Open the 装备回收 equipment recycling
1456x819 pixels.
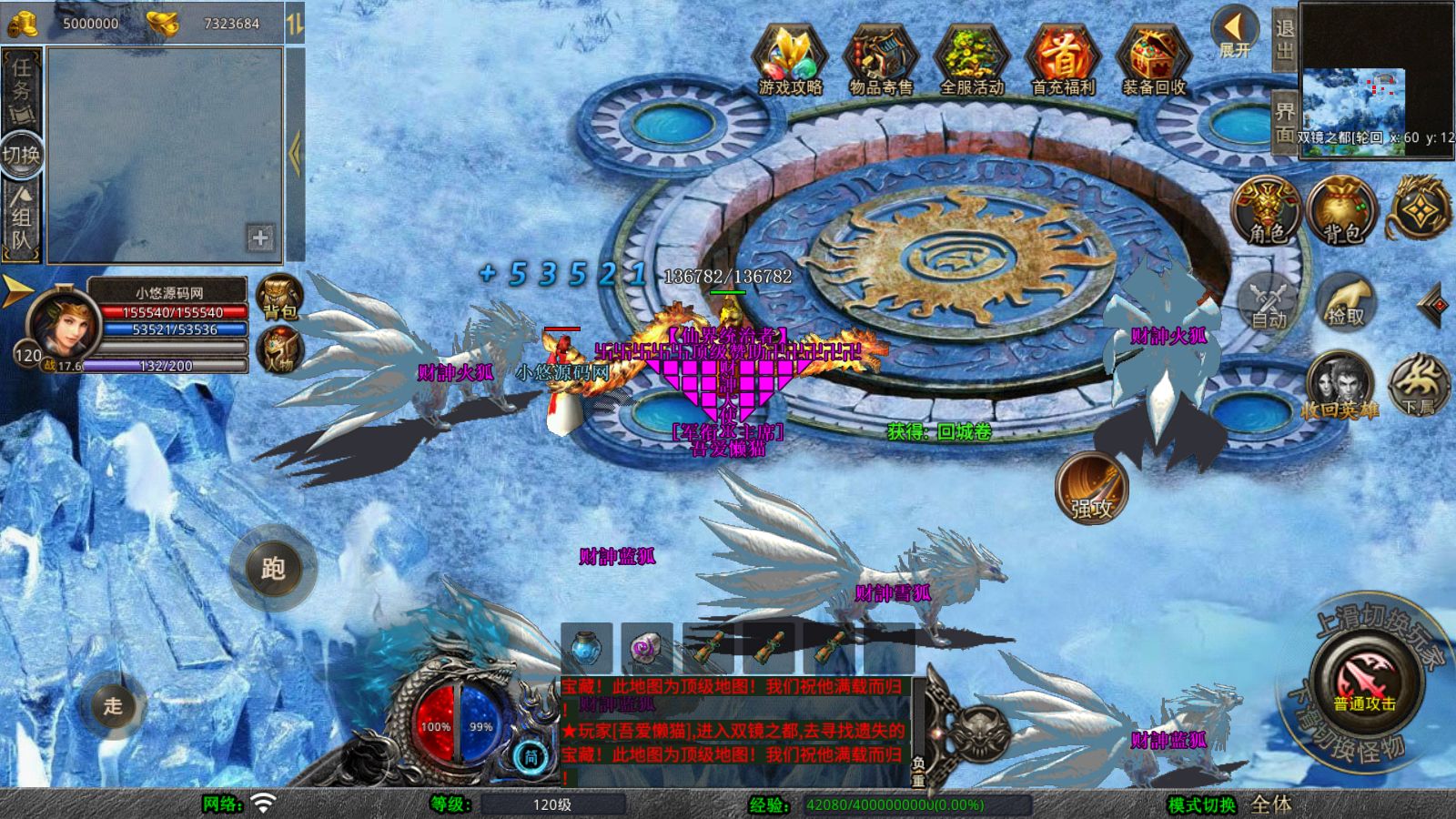point(1154,59)
